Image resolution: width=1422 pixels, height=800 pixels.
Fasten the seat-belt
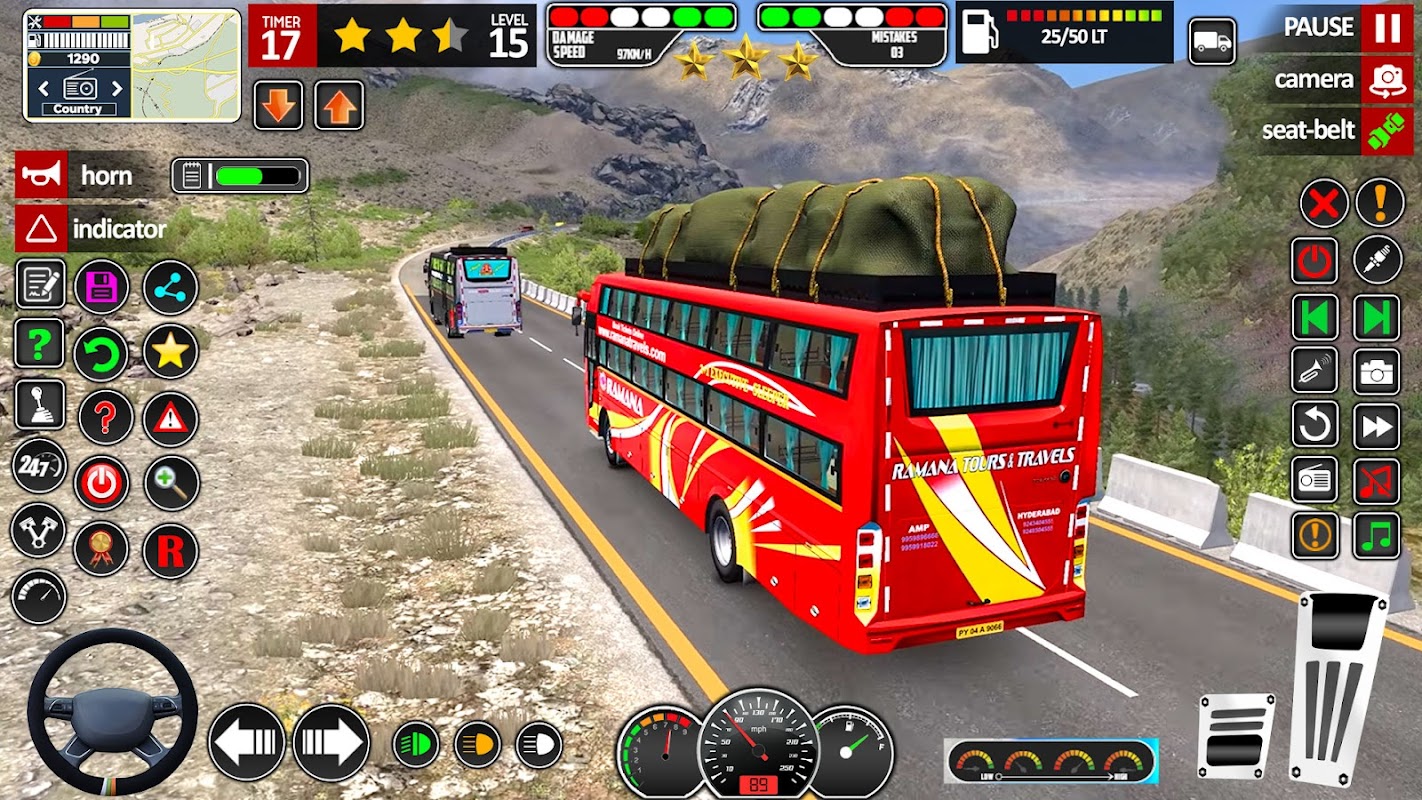1386,131
